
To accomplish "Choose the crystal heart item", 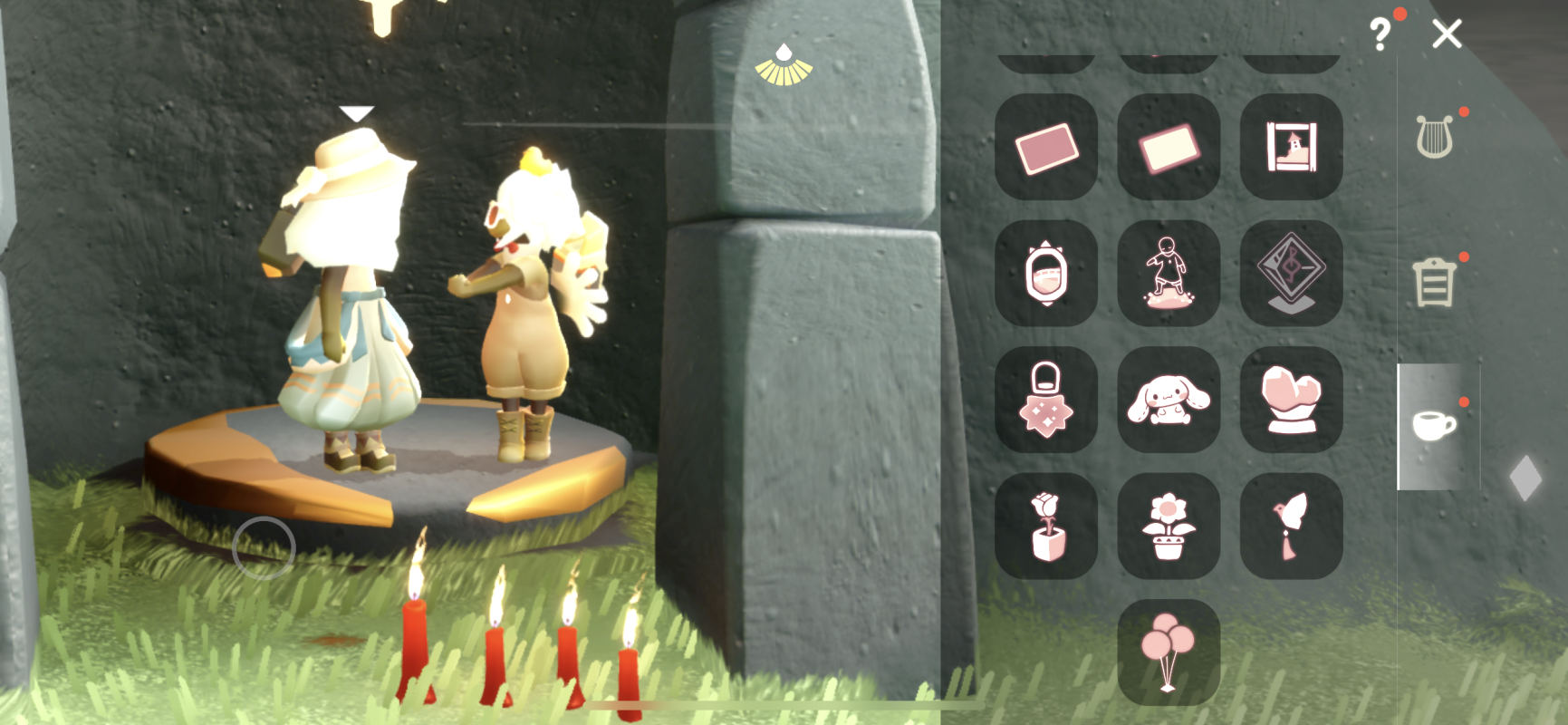I will click(x=1291, y=400).
